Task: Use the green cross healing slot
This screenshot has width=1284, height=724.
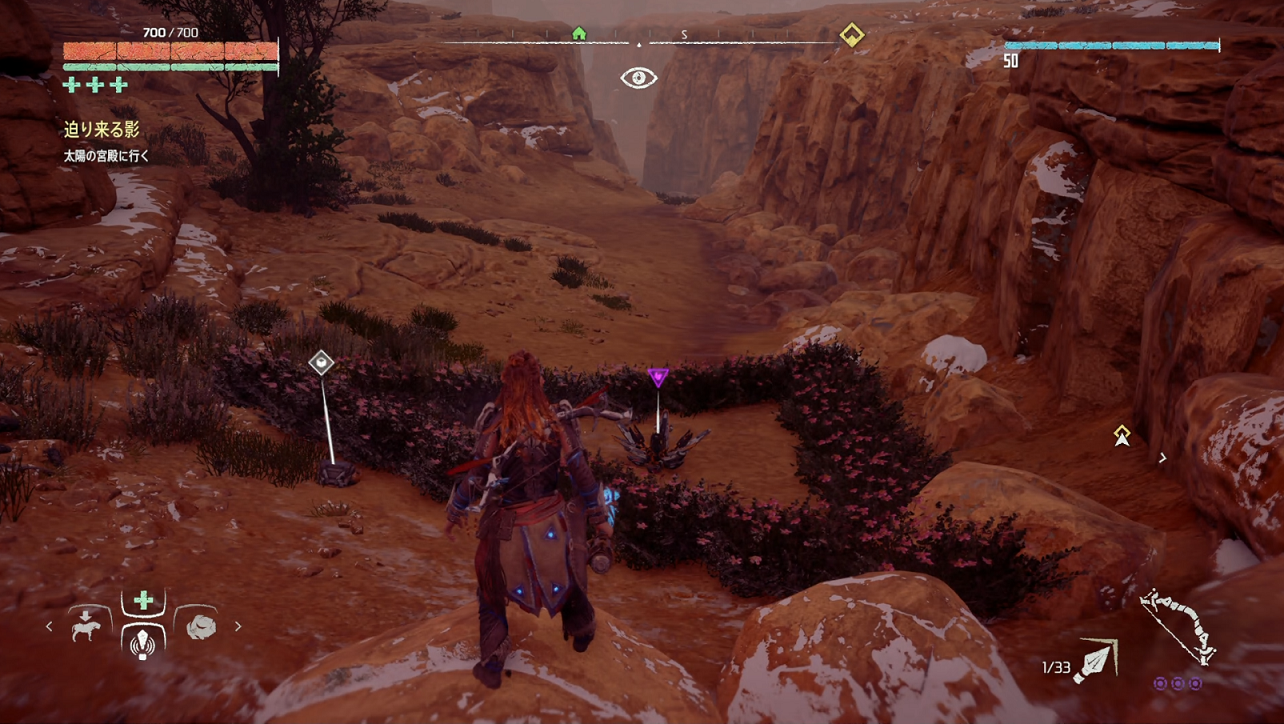Action: click(x=144, y=601)
